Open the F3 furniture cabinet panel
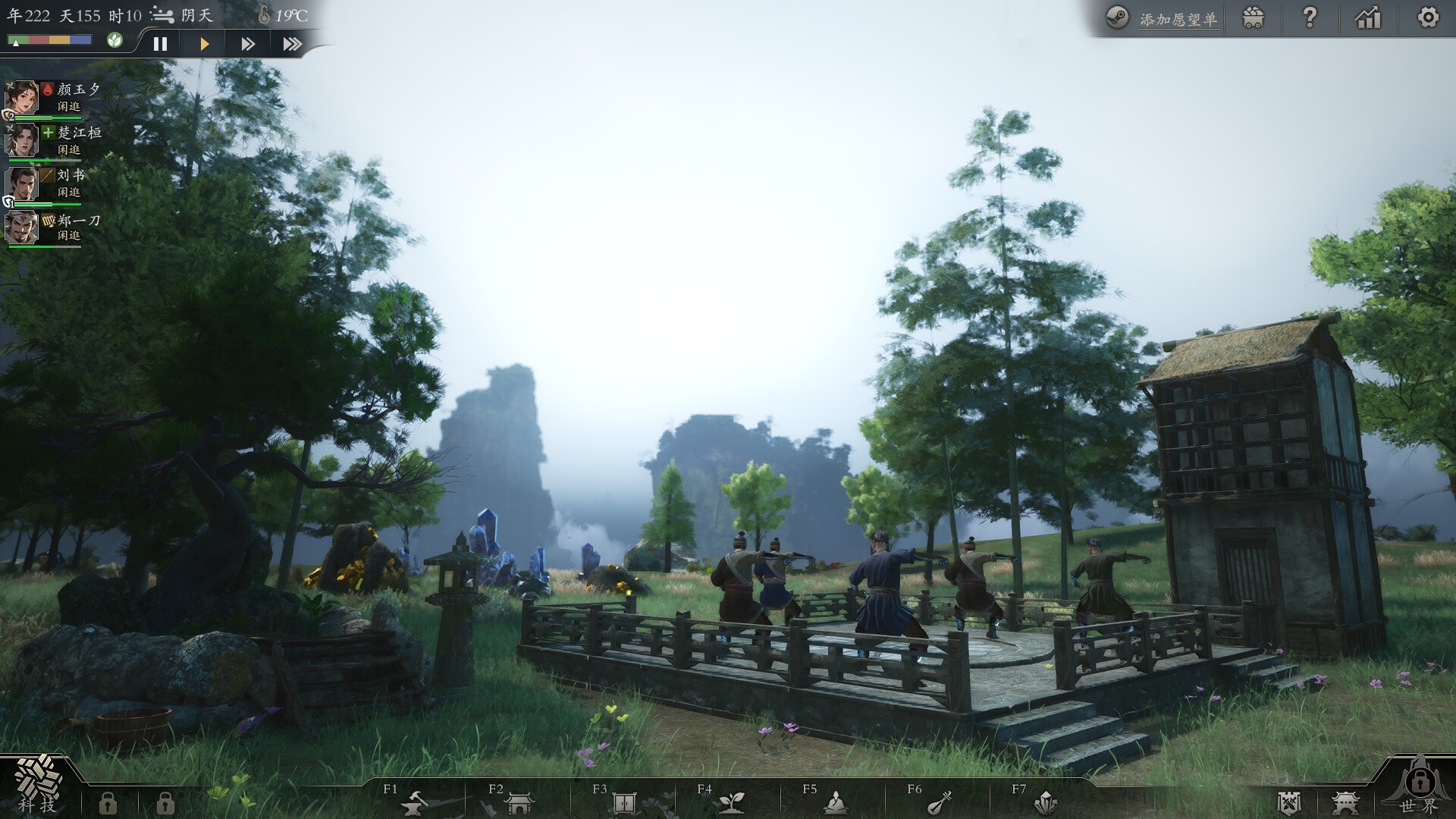 click(624, 802)
